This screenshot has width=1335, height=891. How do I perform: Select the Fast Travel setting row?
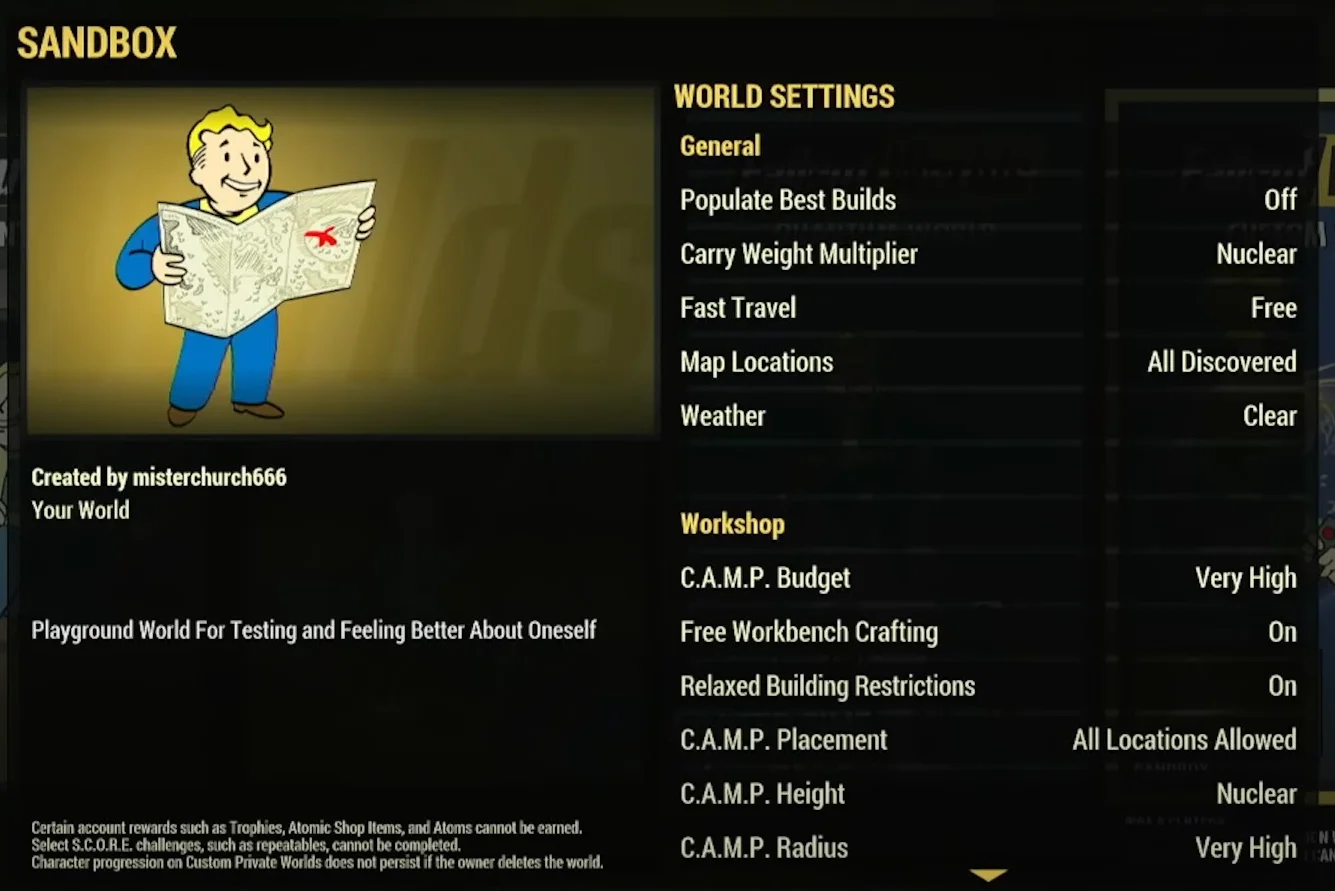(x=988, y=308)
